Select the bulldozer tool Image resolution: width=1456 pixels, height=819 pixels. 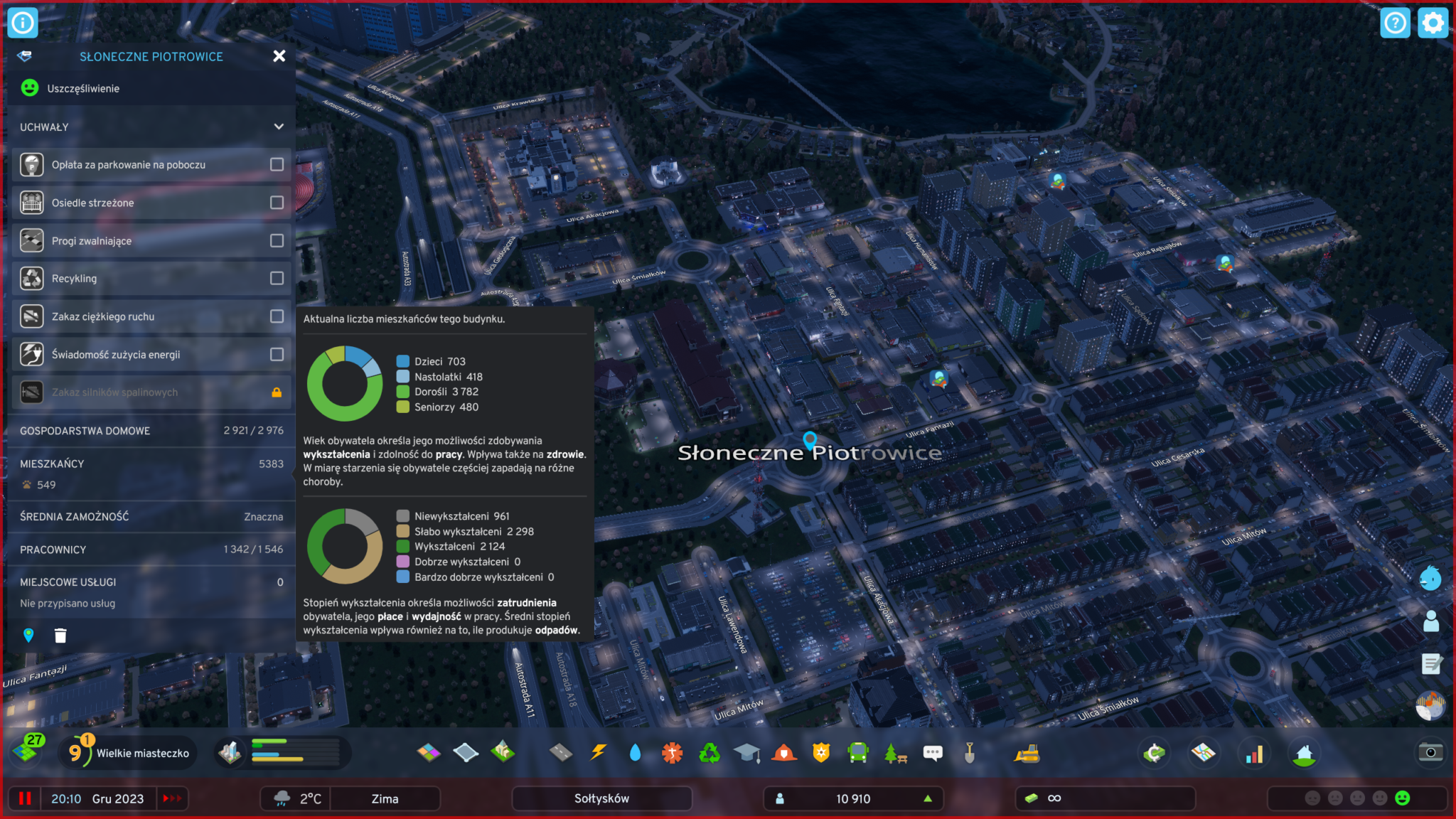click(1027, 754)
